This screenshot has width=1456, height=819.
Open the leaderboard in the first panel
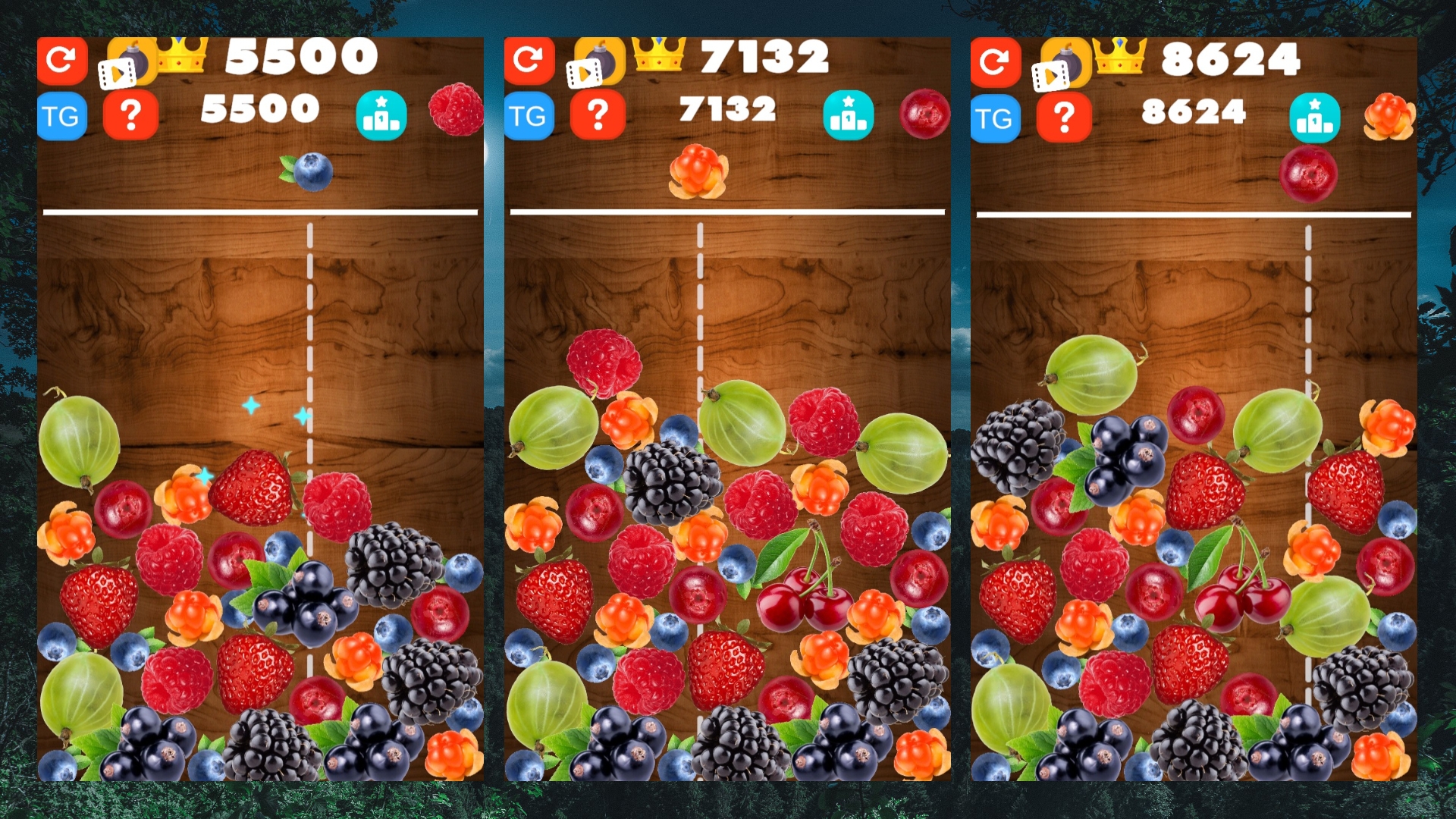click(x=382, y=115)
